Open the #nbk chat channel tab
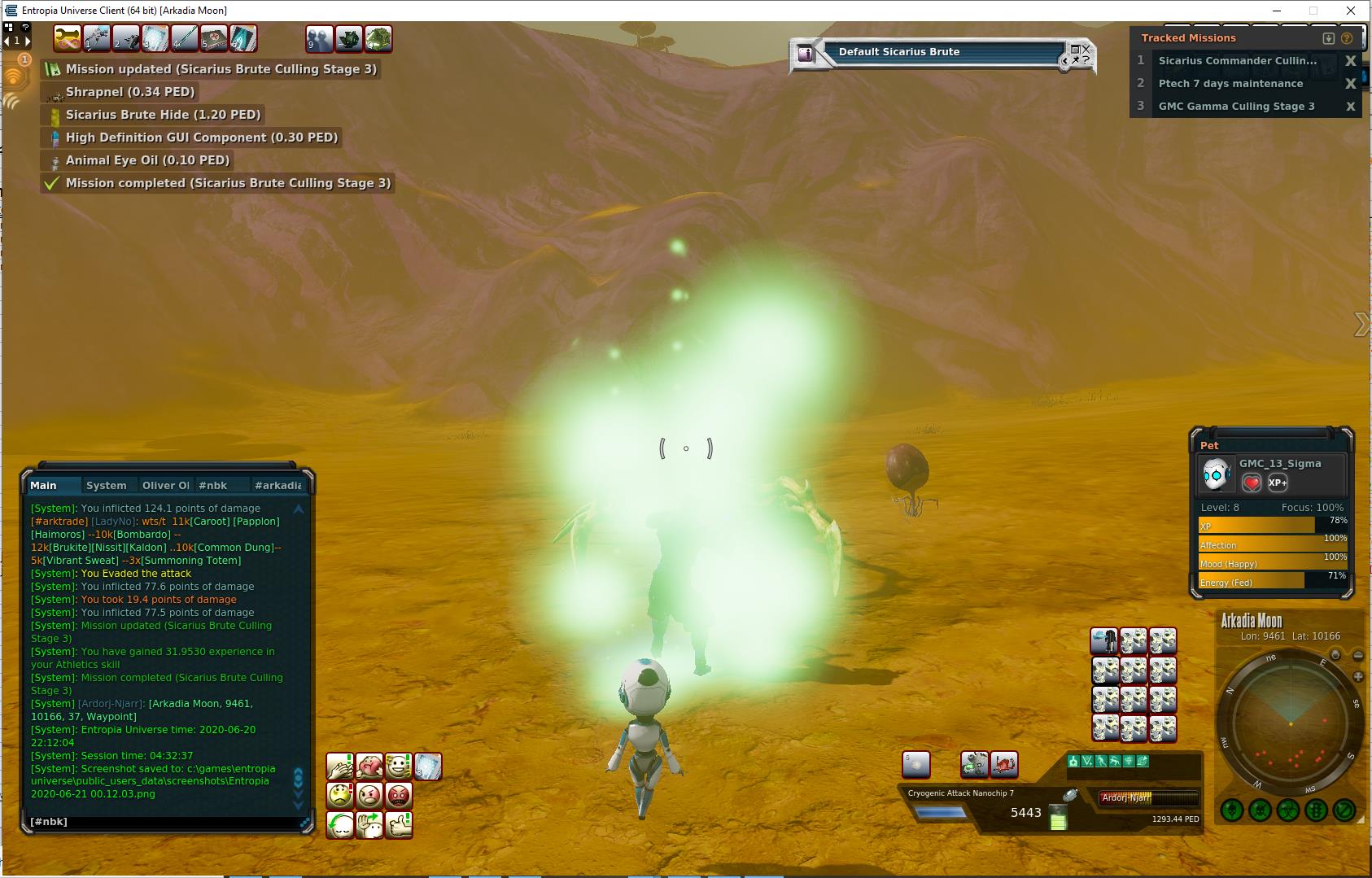This screenshot has height=878, width=1372. pyautogui.click(x=213, y=485)
